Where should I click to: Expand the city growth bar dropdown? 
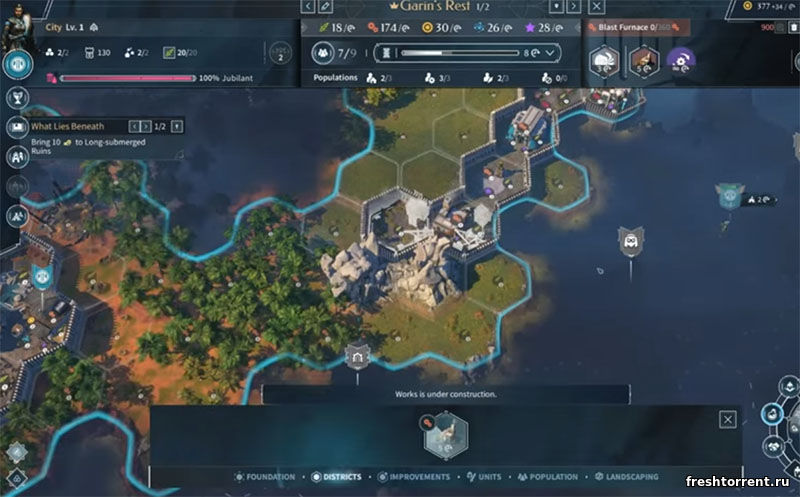pos(549,53)
